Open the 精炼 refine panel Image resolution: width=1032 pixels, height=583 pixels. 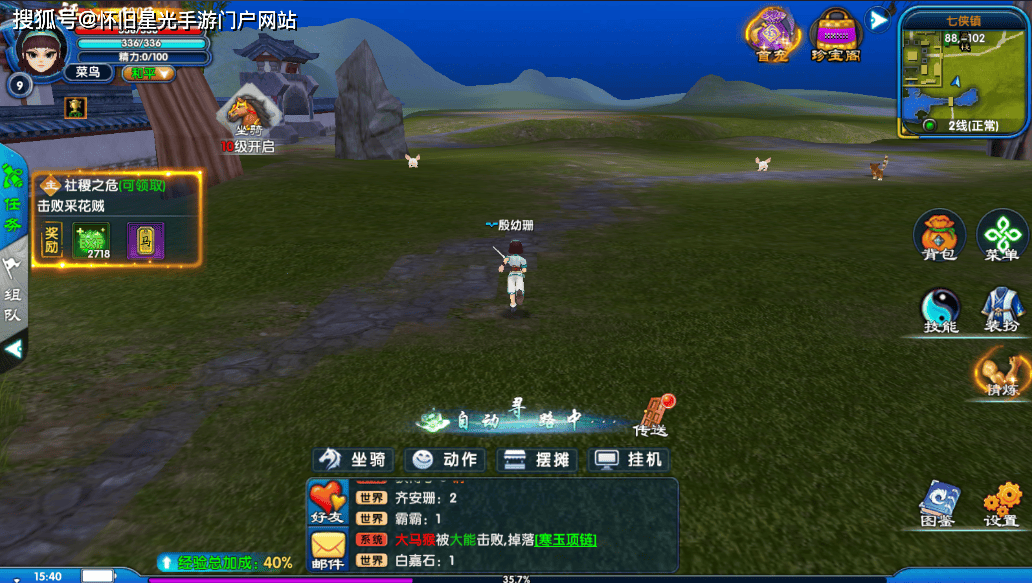(x=1001, y=372)
